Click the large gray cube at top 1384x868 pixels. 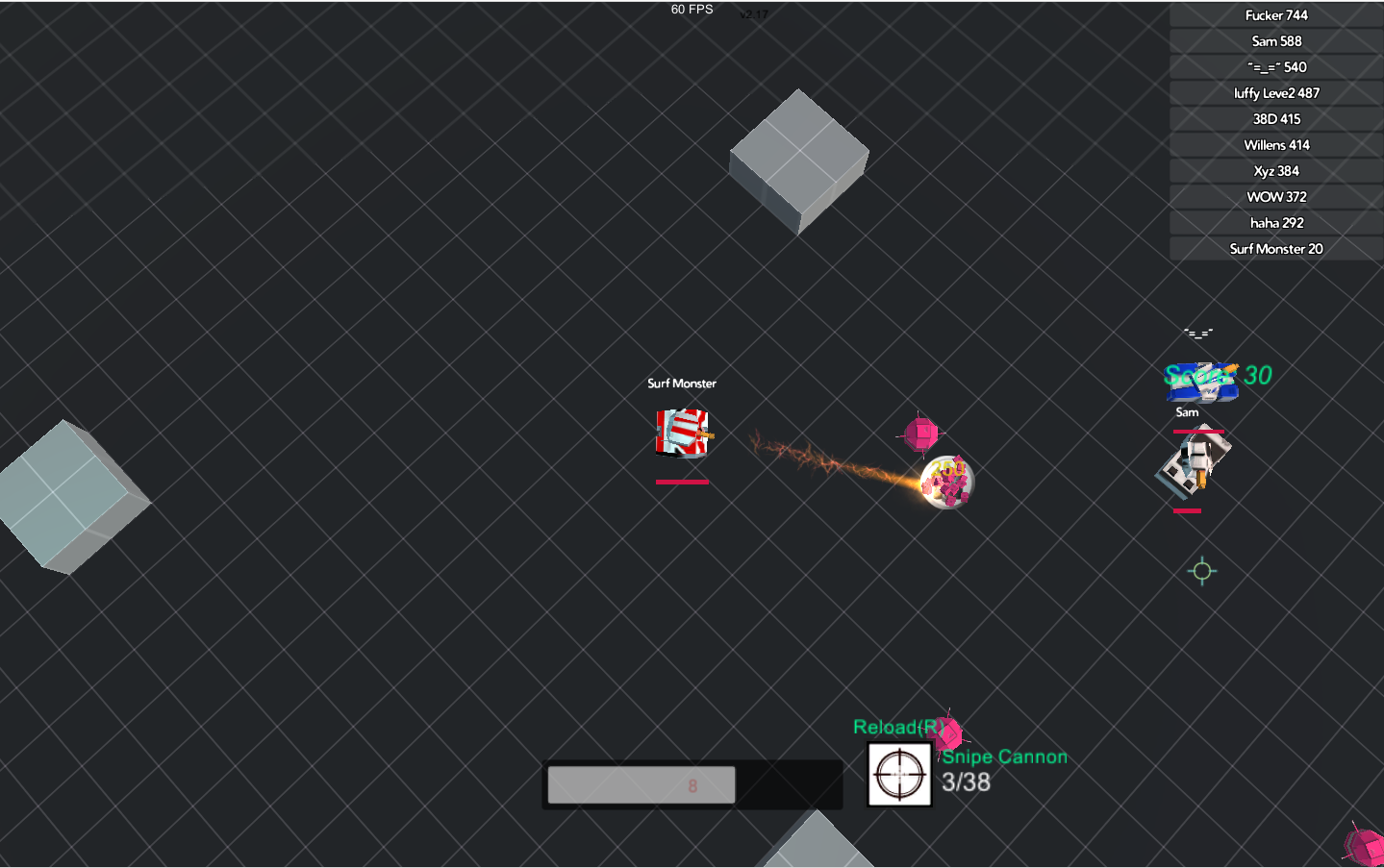point(799,161)
